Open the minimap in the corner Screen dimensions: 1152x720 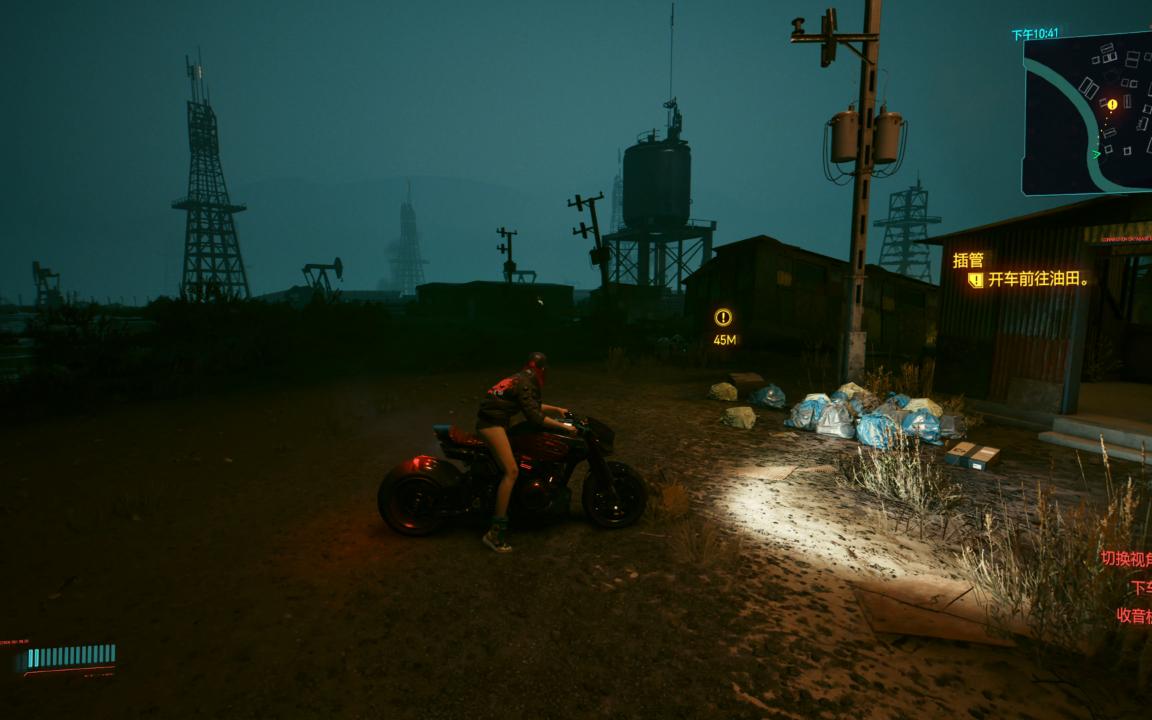click(1088, 113)
